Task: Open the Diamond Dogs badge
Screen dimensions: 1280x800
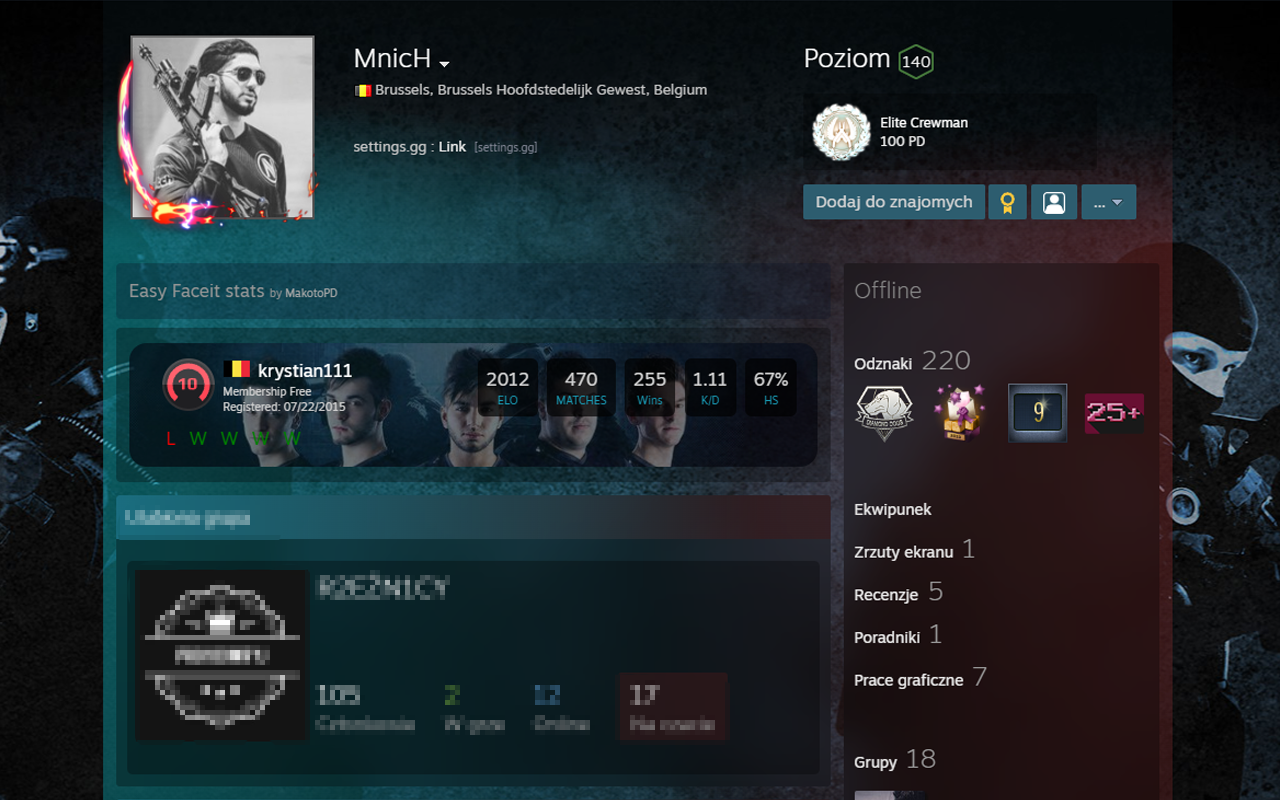Action: pos(884,411)
